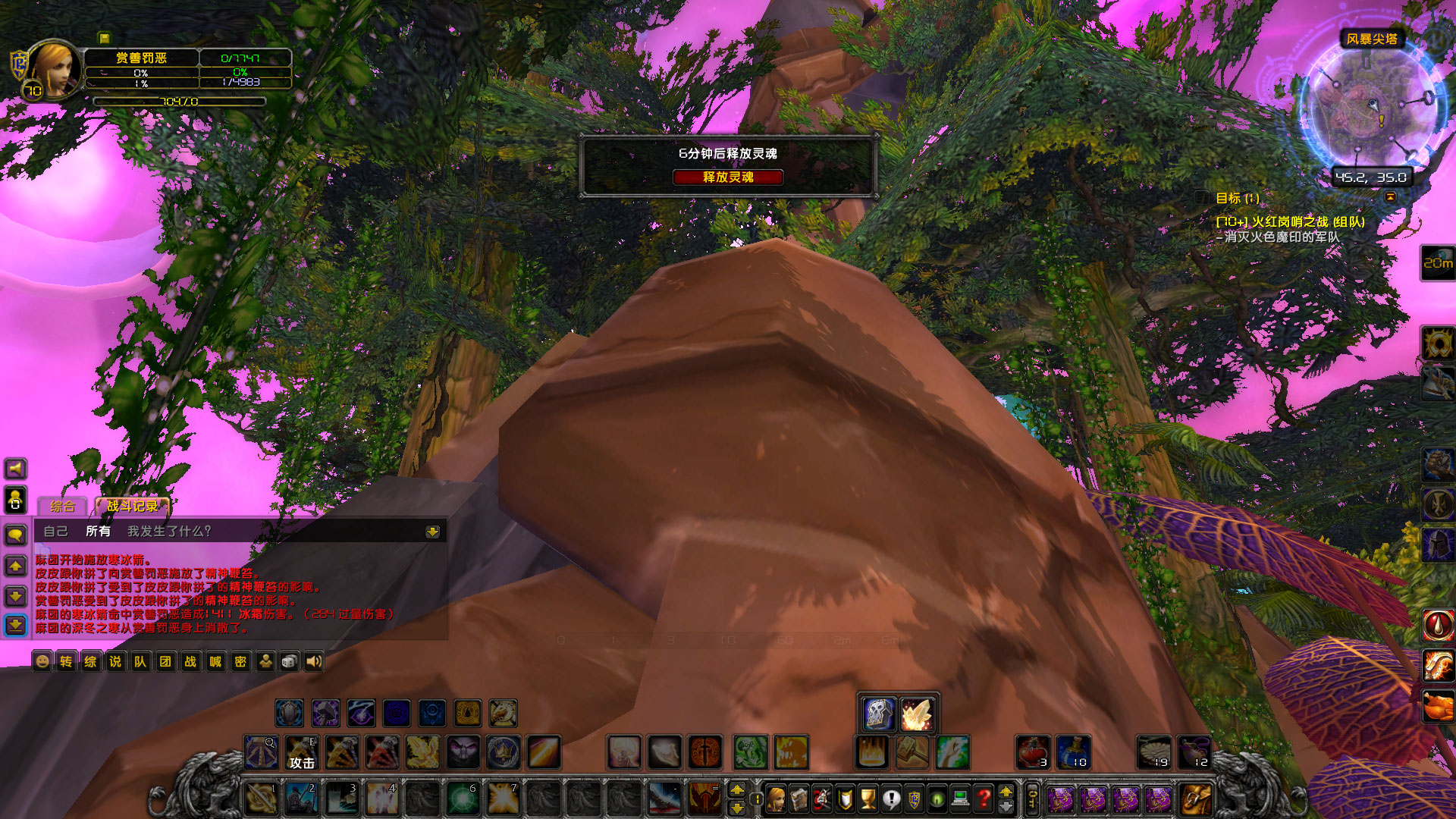Click the golden goblet achievements icon
Screen dimensions: 1456x819
click(x=870, y=800)
